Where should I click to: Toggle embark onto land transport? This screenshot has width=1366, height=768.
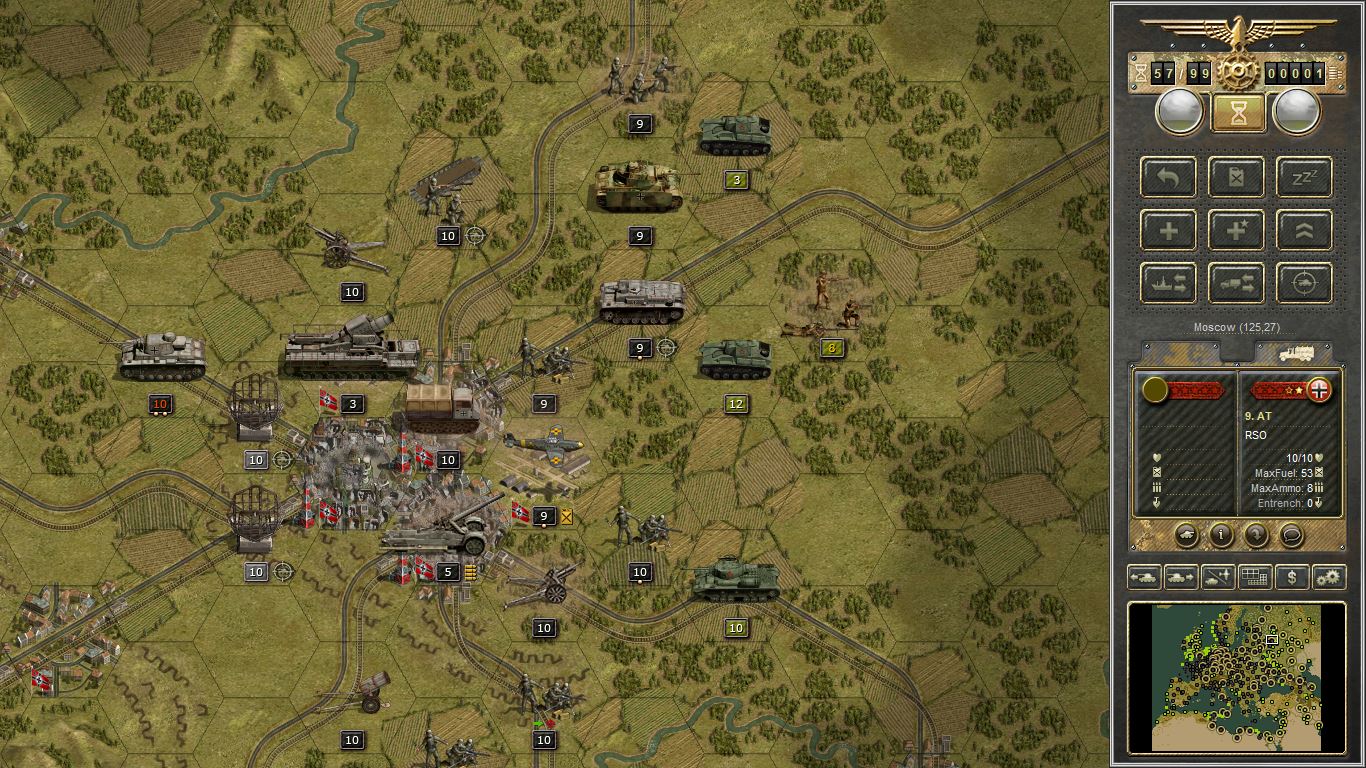(x=1236, y=283)
